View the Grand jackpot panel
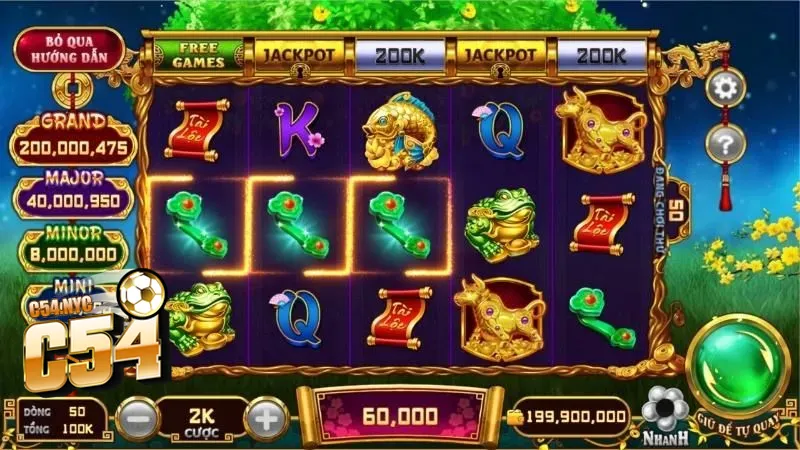 click(73, 140)
